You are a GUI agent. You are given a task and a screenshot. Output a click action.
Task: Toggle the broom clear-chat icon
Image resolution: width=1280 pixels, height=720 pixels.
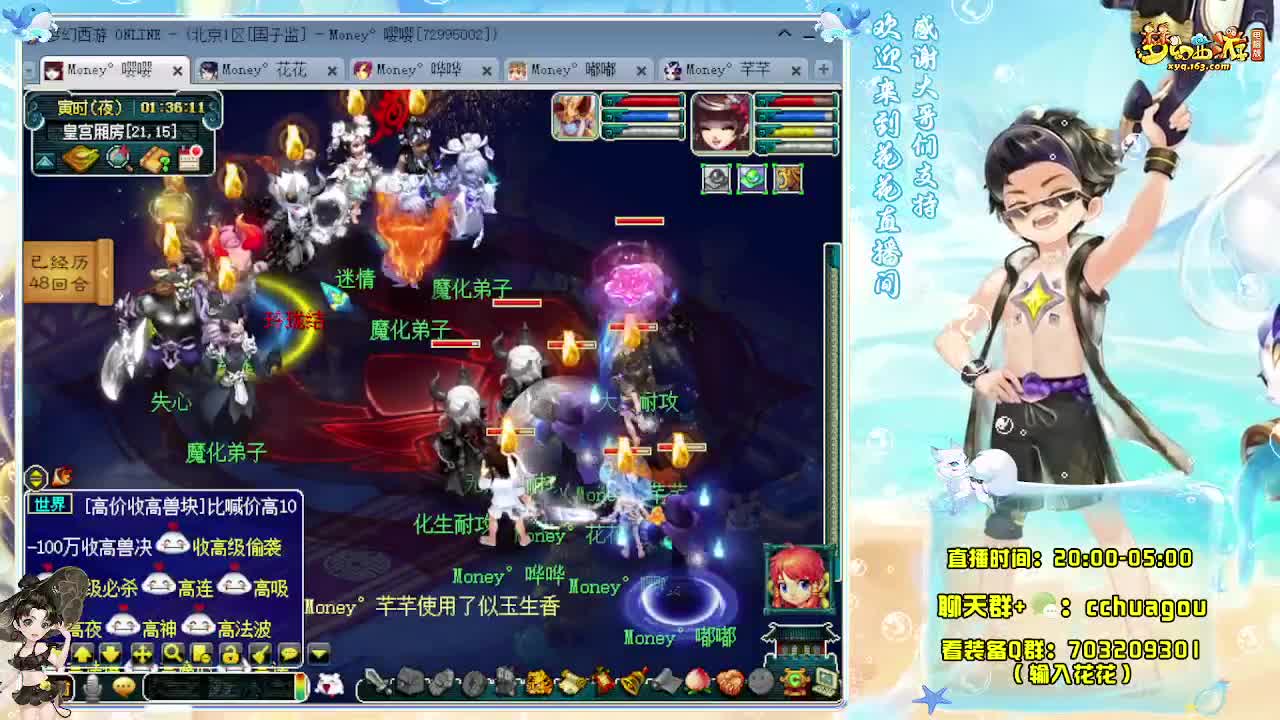tap(260, 655)
